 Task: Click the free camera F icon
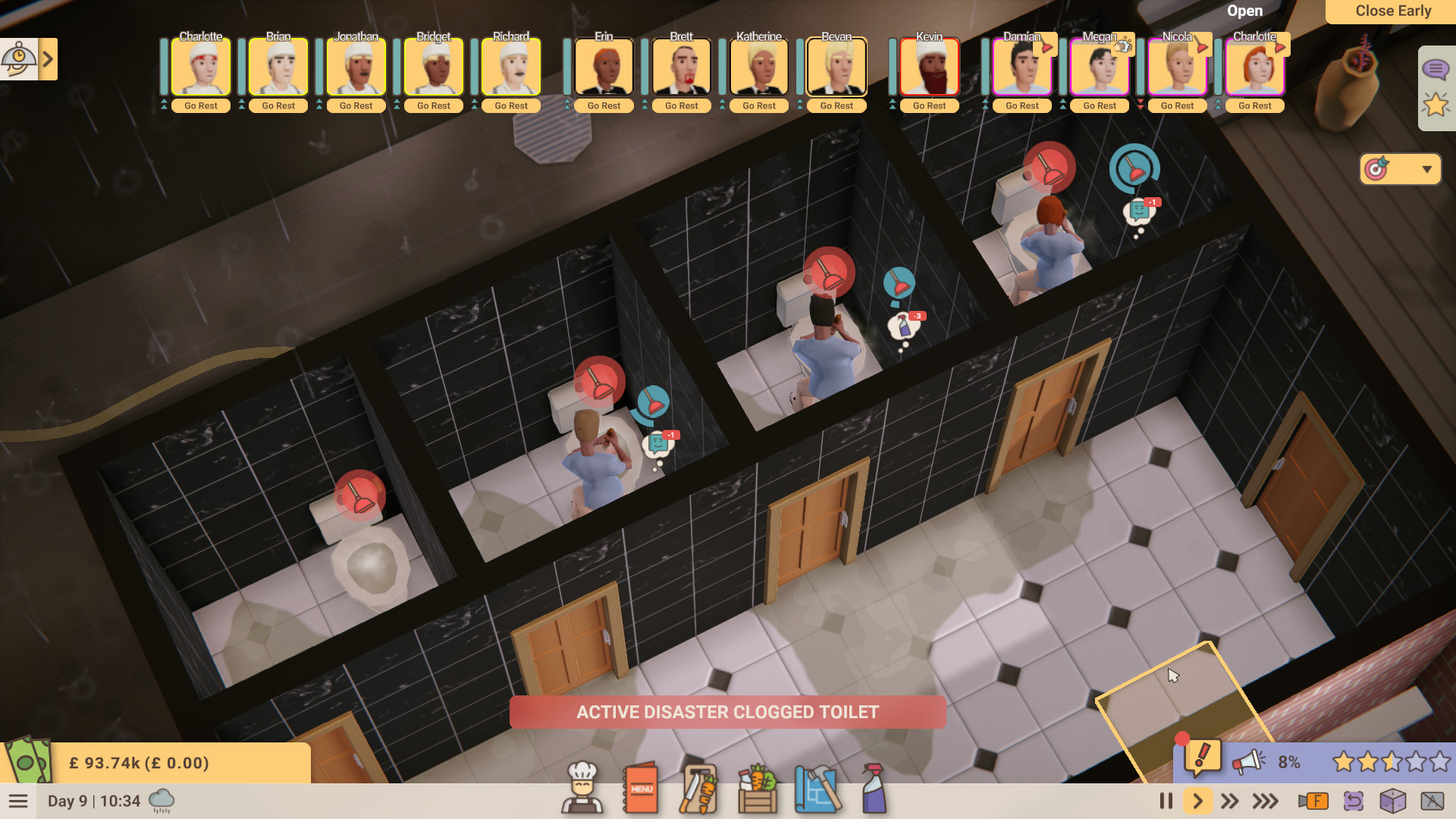pyautogui.click(x=1314, y=801)
